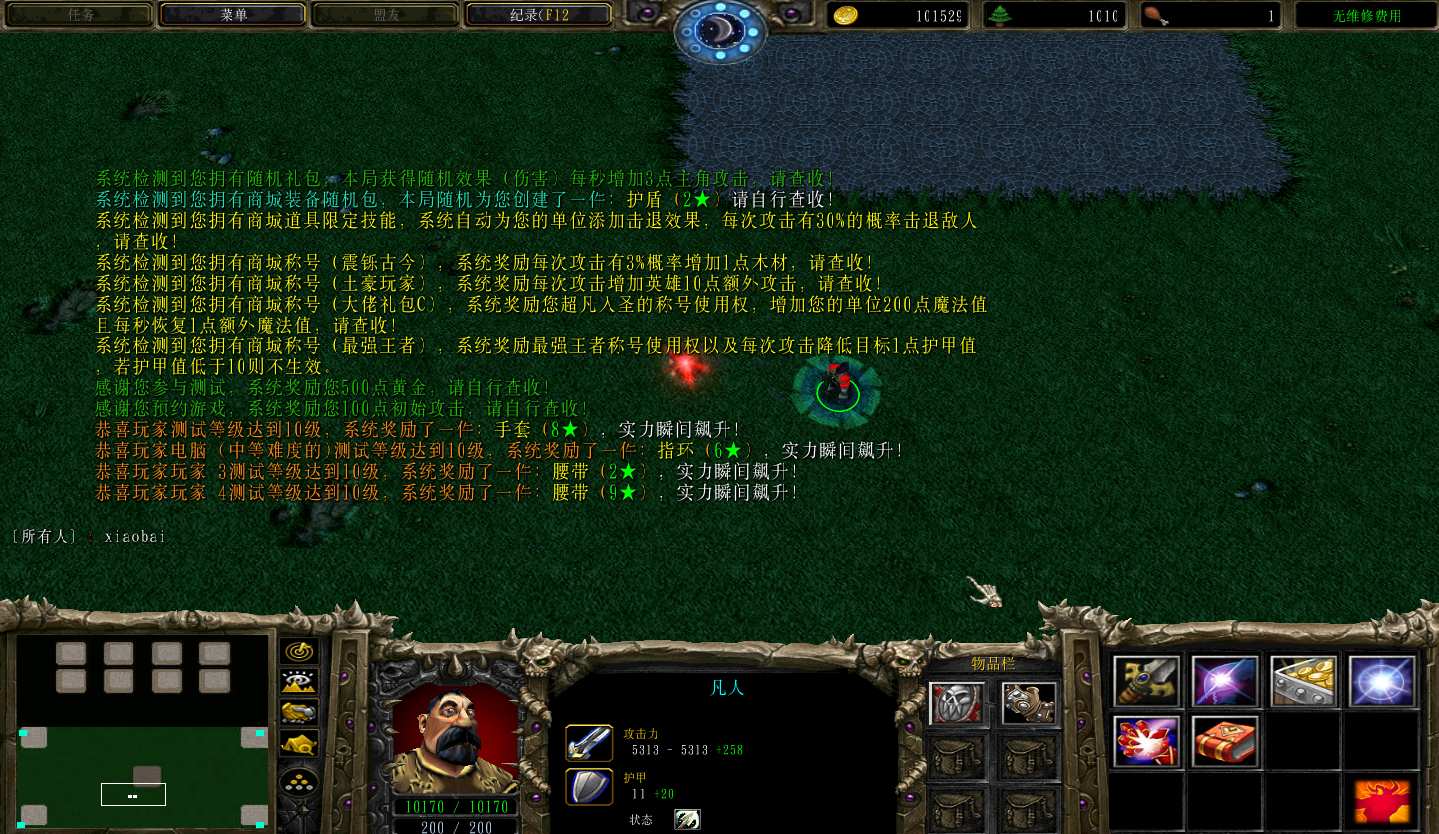
Task: Click the status buff icon
Action: coord(687,820)
